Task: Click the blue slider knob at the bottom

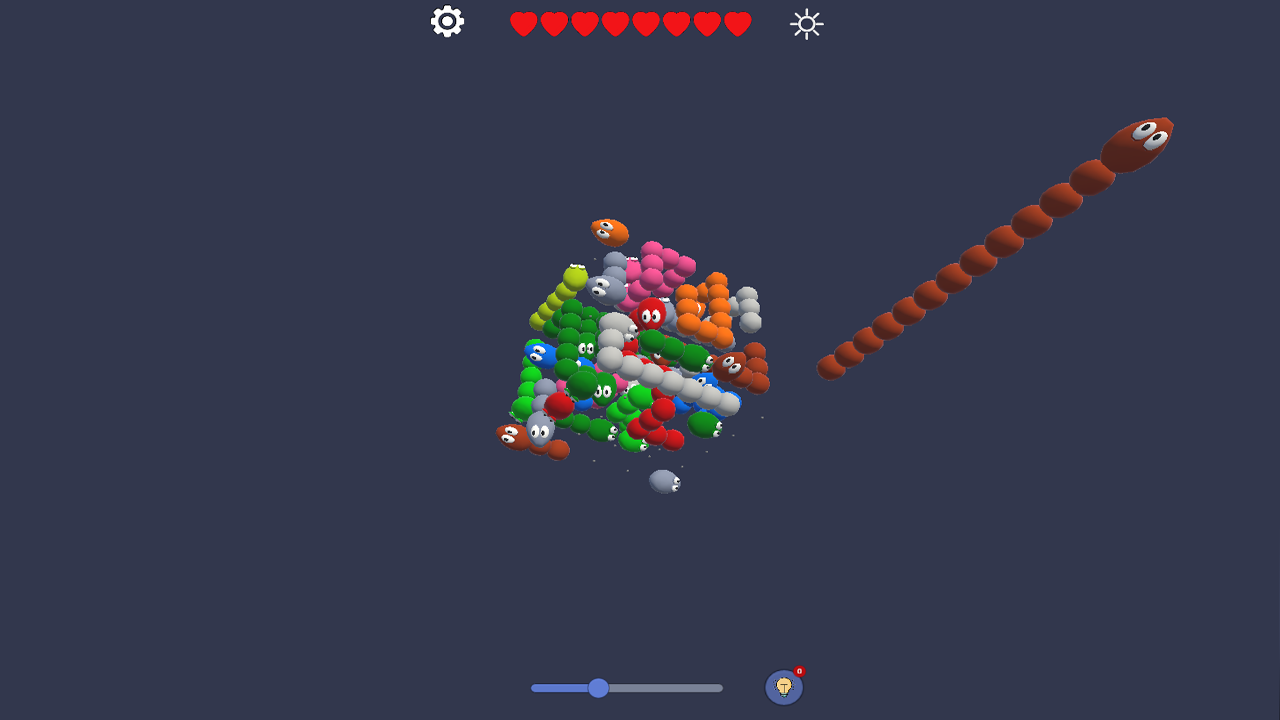Action: click(x=598, y=688)
